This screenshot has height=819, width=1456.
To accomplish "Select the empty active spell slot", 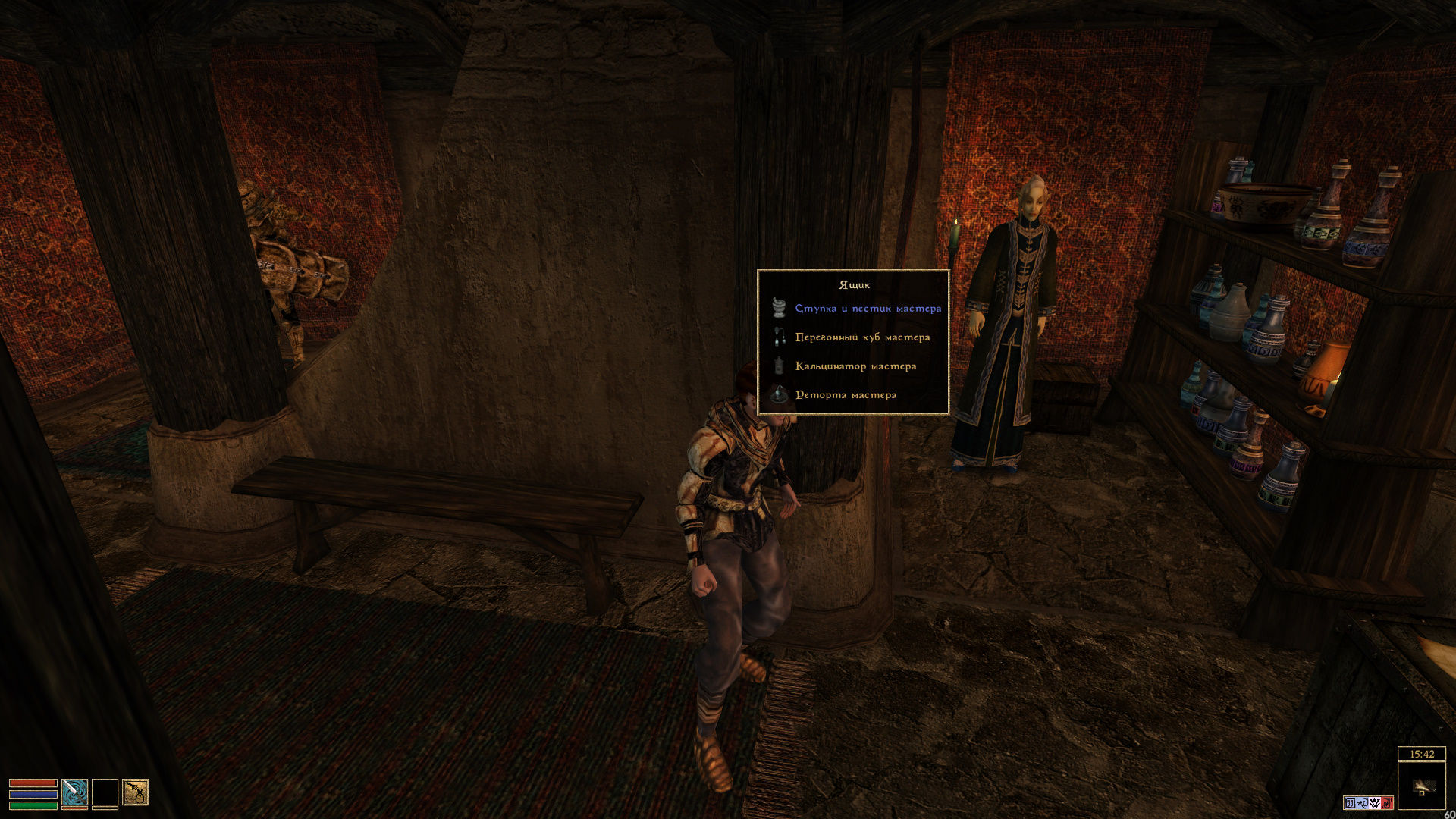I will coord(105,792).
